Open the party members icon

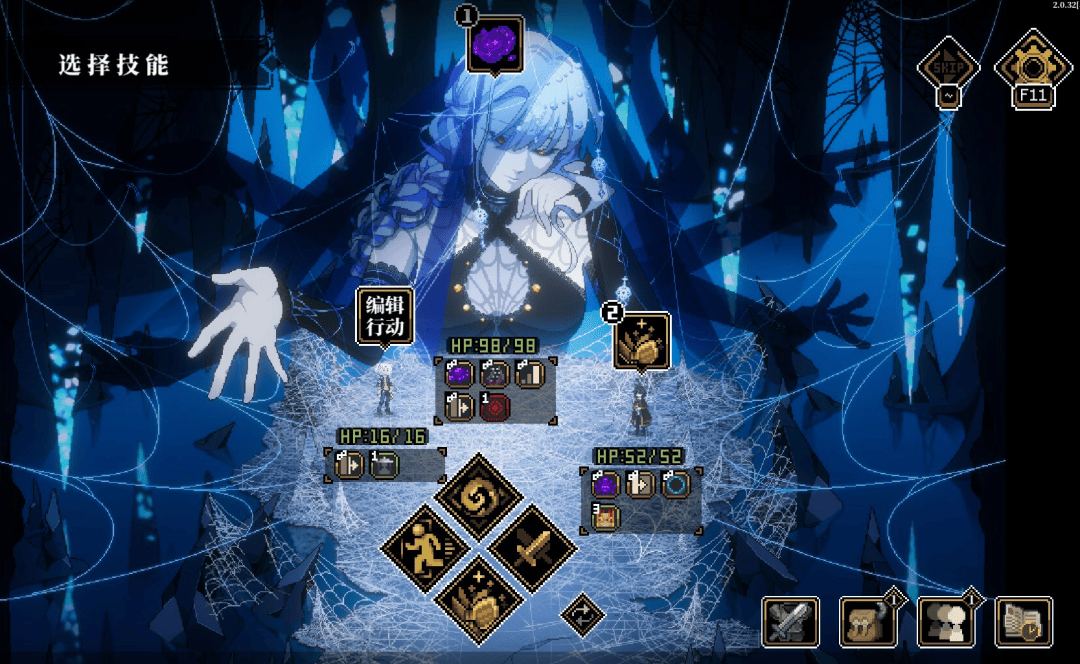click(x=946, y=622)
